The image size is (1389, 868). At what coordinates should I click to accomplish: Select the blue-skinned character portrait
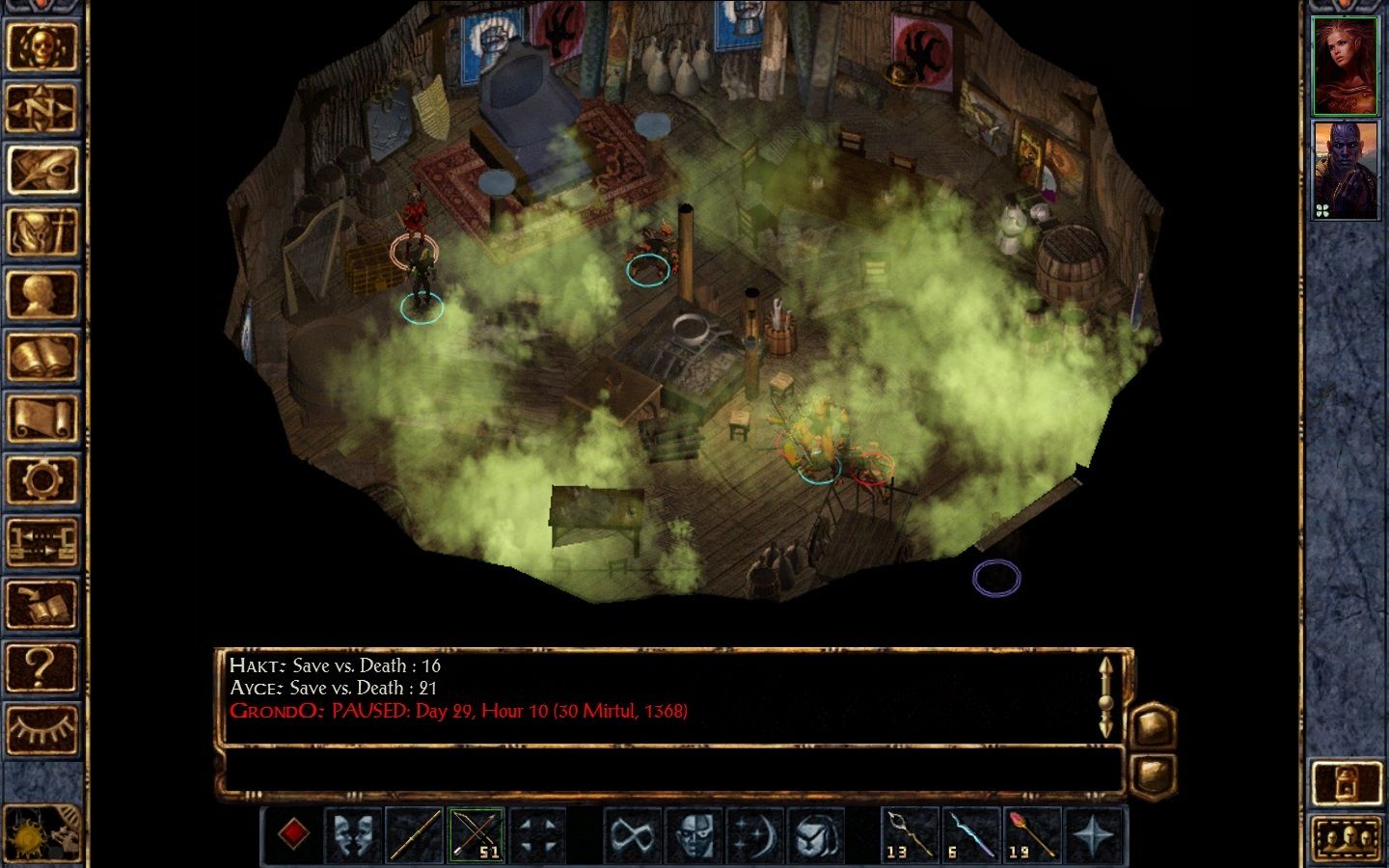click(x=1345, y=171)
